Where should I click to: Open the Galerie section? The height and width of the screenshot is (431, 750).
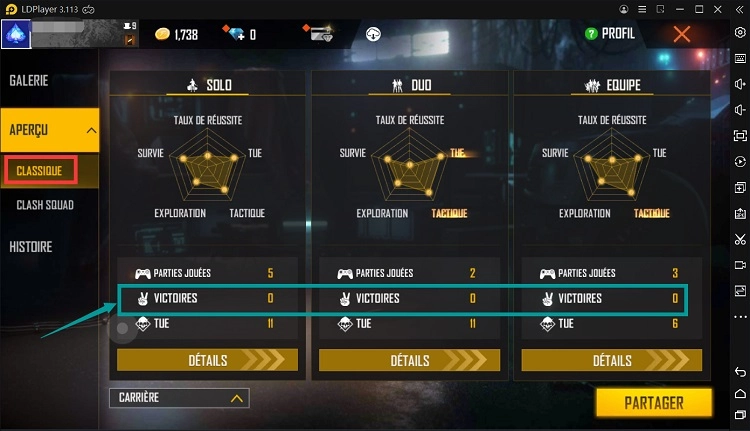point(30,80)
